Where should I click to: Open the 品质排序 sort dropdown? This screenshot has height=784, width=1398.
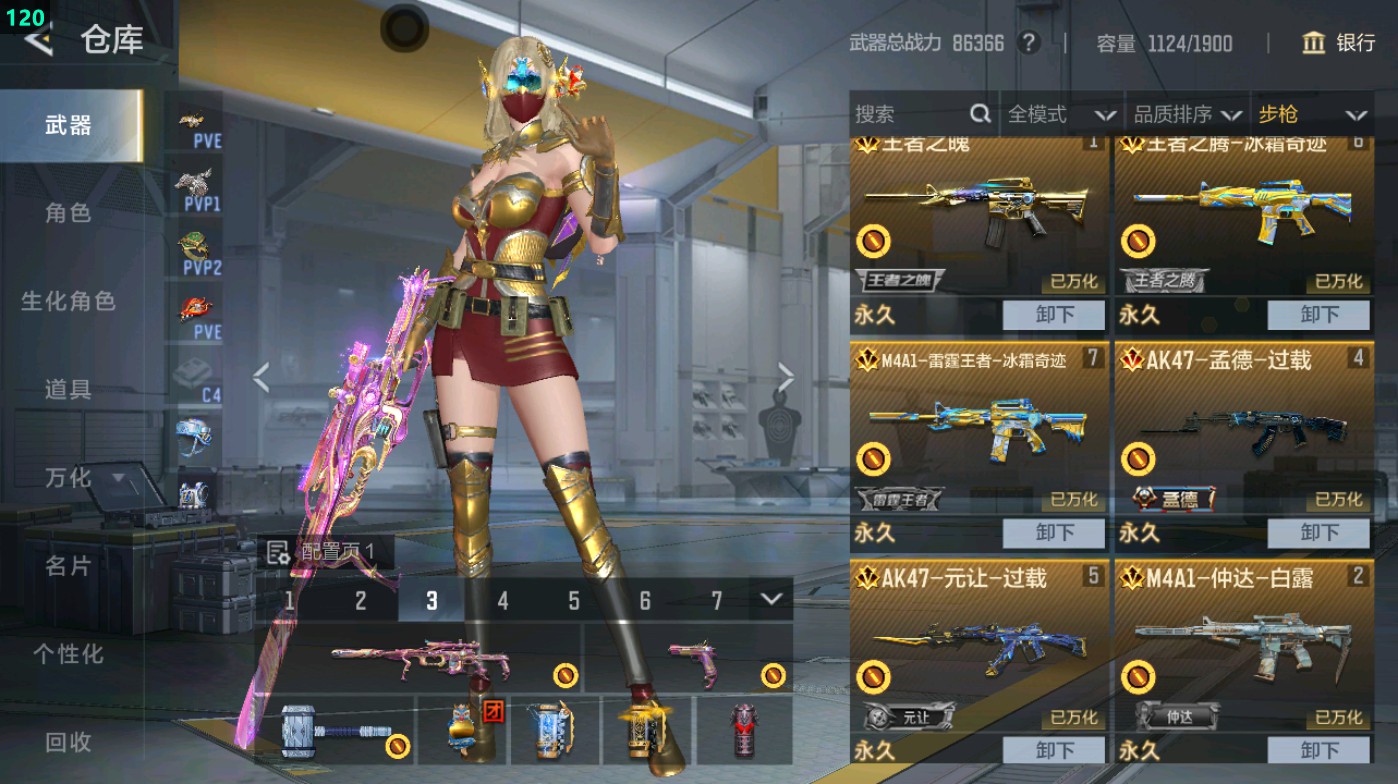(x=1188, y=115)
